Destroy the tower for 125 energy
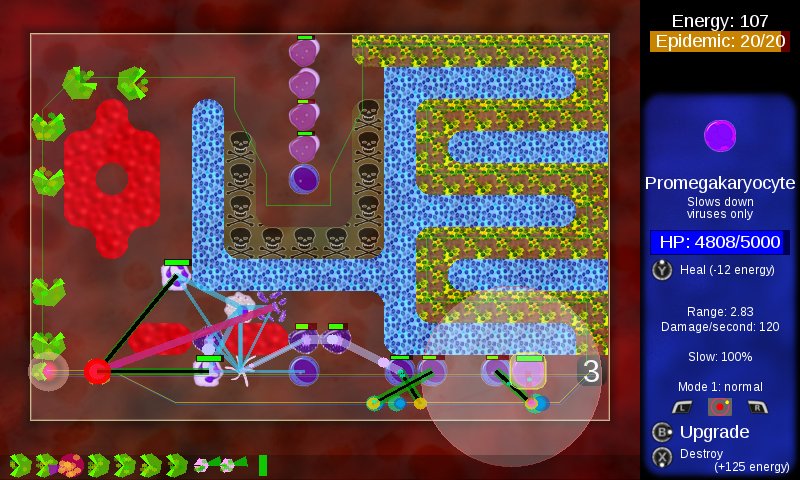The image size is (800, 480). tap(662, 456)
